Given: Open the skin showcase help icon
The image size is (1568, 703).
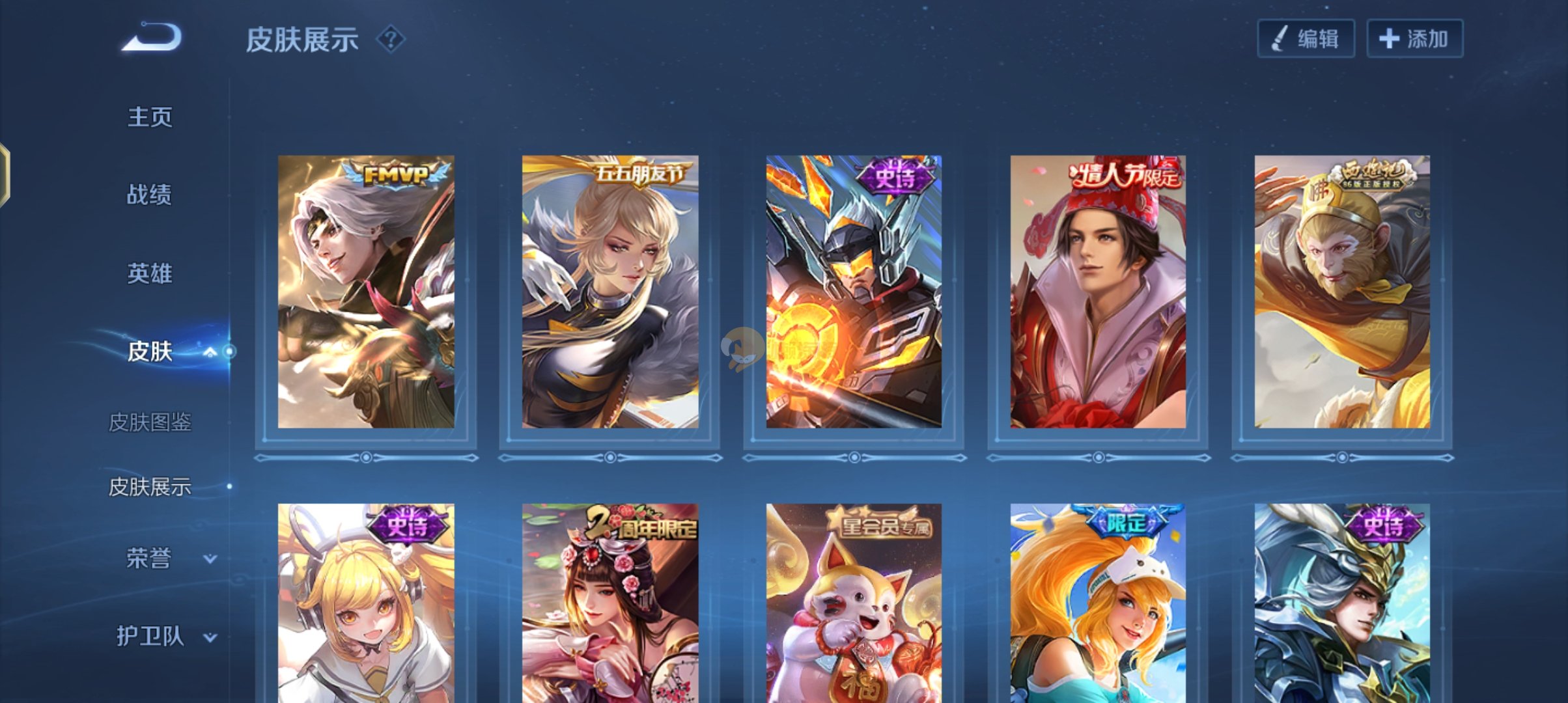Looking at the screenshot, I should point(391,40).
